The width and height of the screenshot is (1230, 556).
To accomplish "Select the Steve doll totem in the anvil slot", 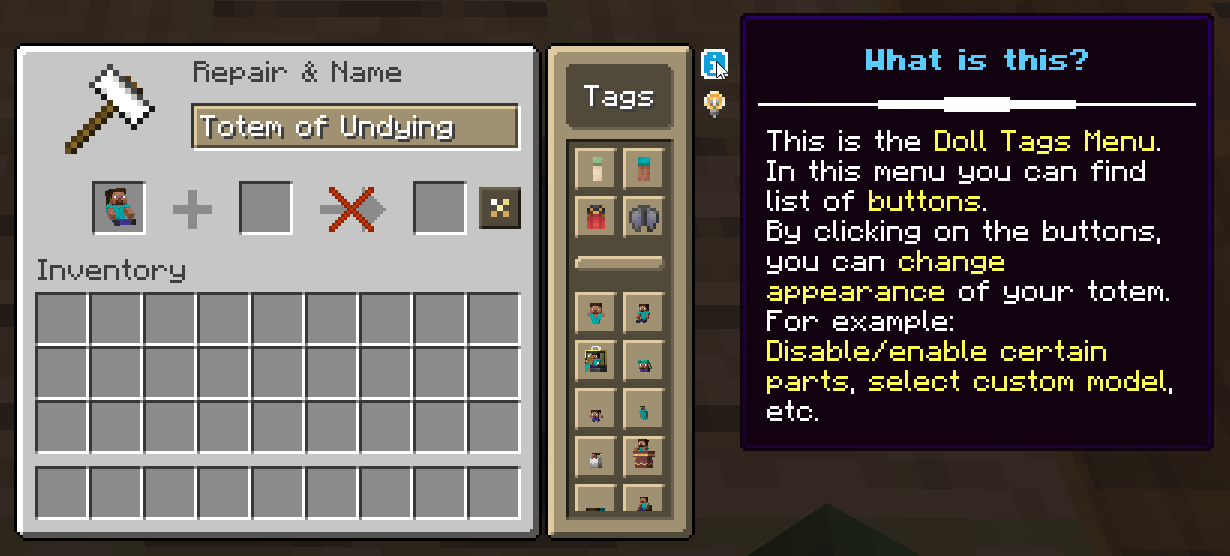I will [119, 208].
